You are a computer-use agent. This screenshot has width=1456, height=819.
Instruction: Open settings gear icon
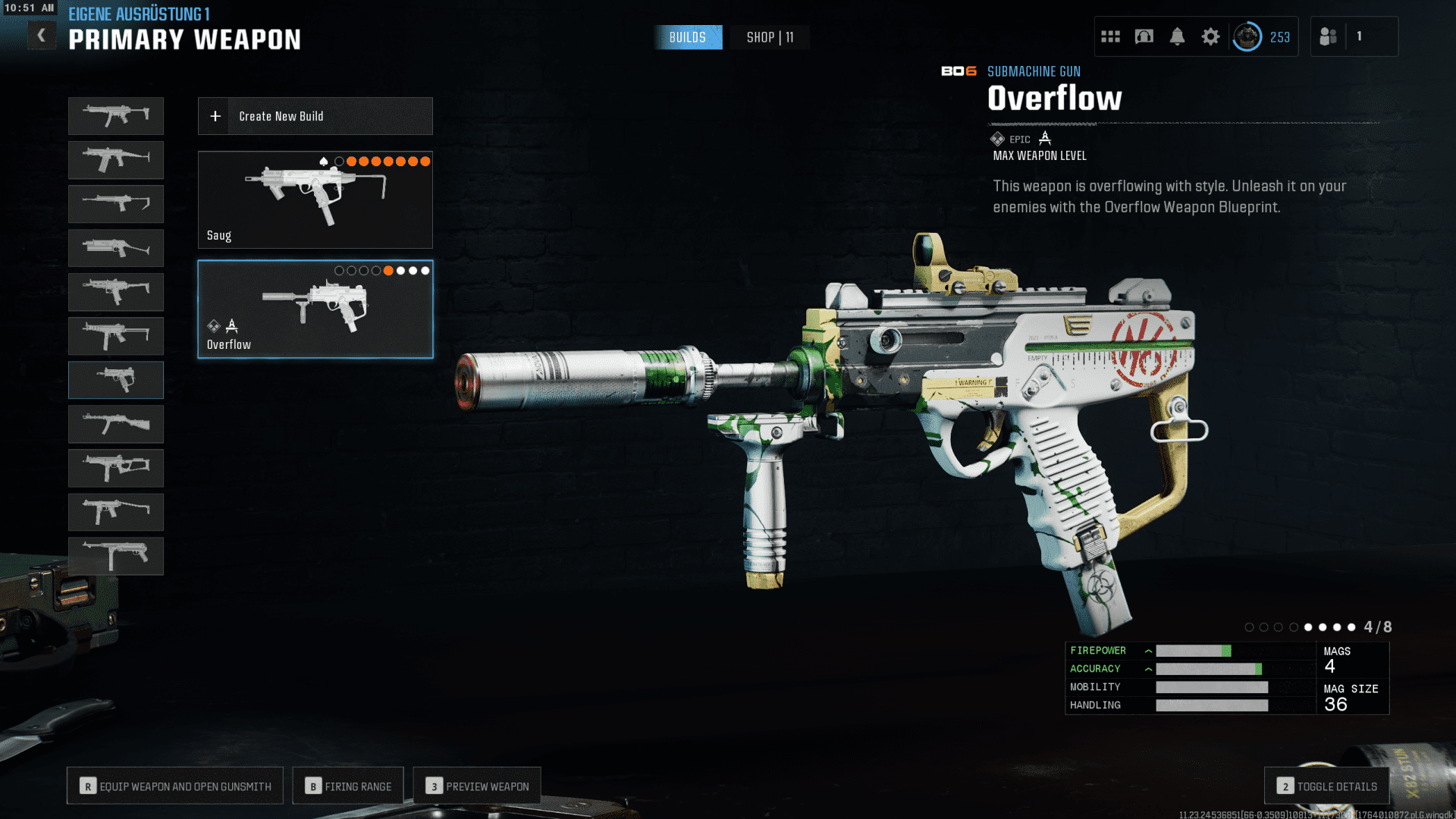pos(1210,36)
